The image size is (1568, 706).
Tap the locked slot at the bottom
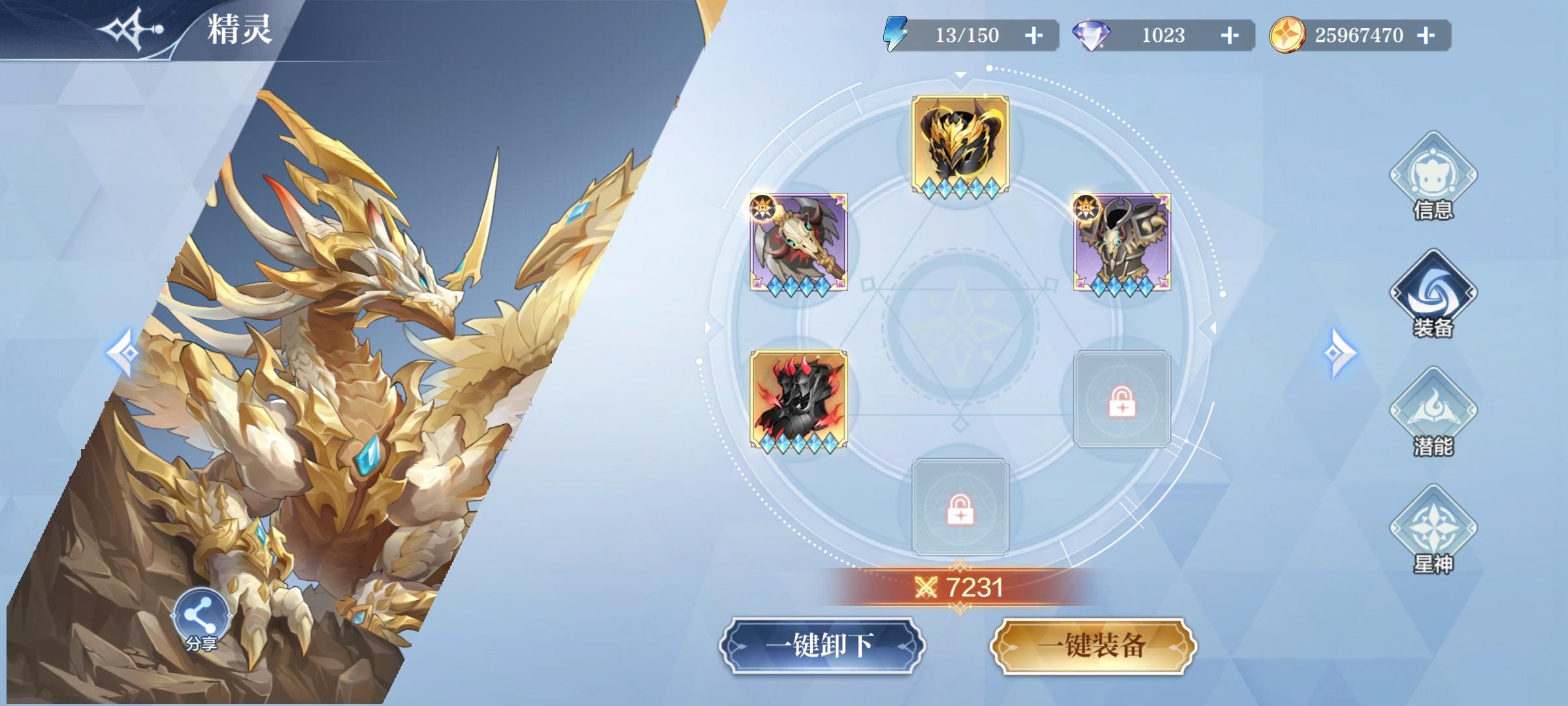(959, 514)
